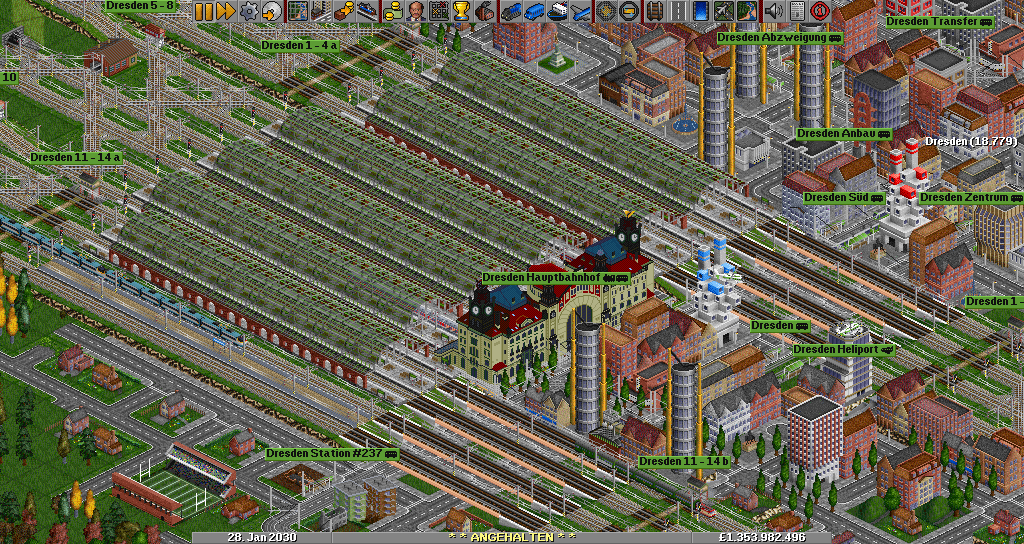Open the company finances coins icon

(x=392, y=11)
